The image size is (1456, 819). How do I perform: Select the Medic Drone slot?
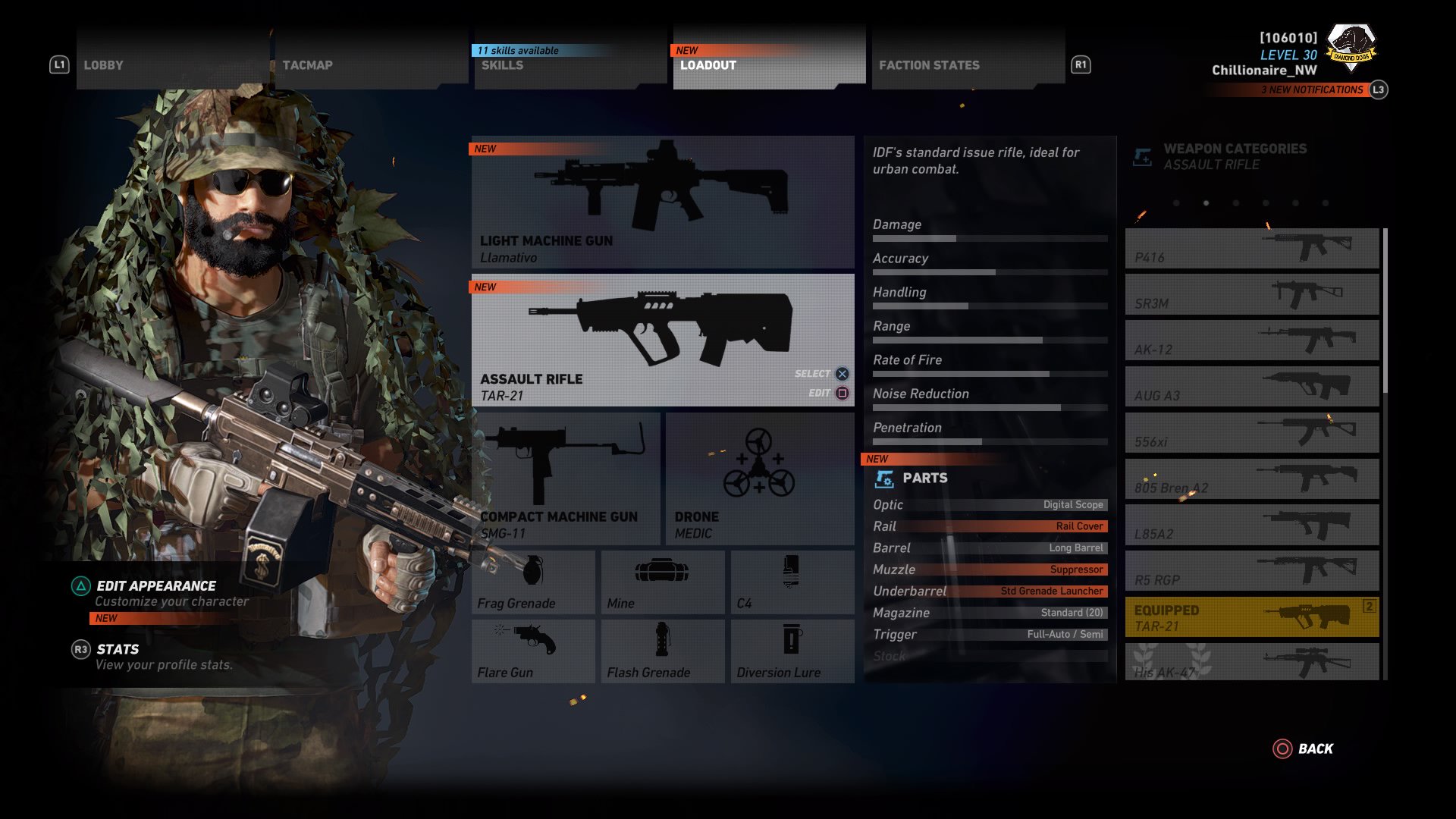(758, 478)
